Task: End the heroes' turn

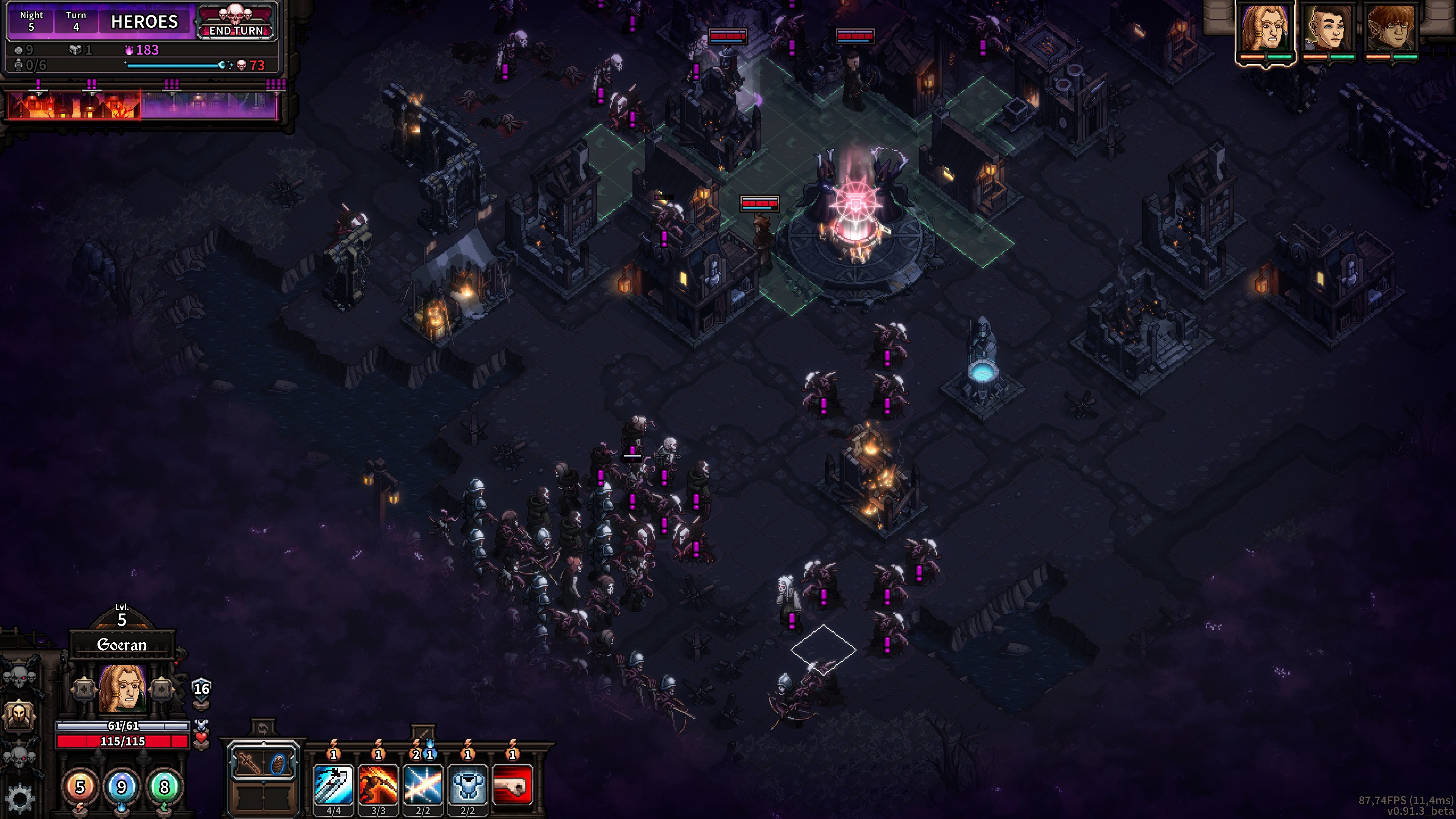Action: point(236,23)
